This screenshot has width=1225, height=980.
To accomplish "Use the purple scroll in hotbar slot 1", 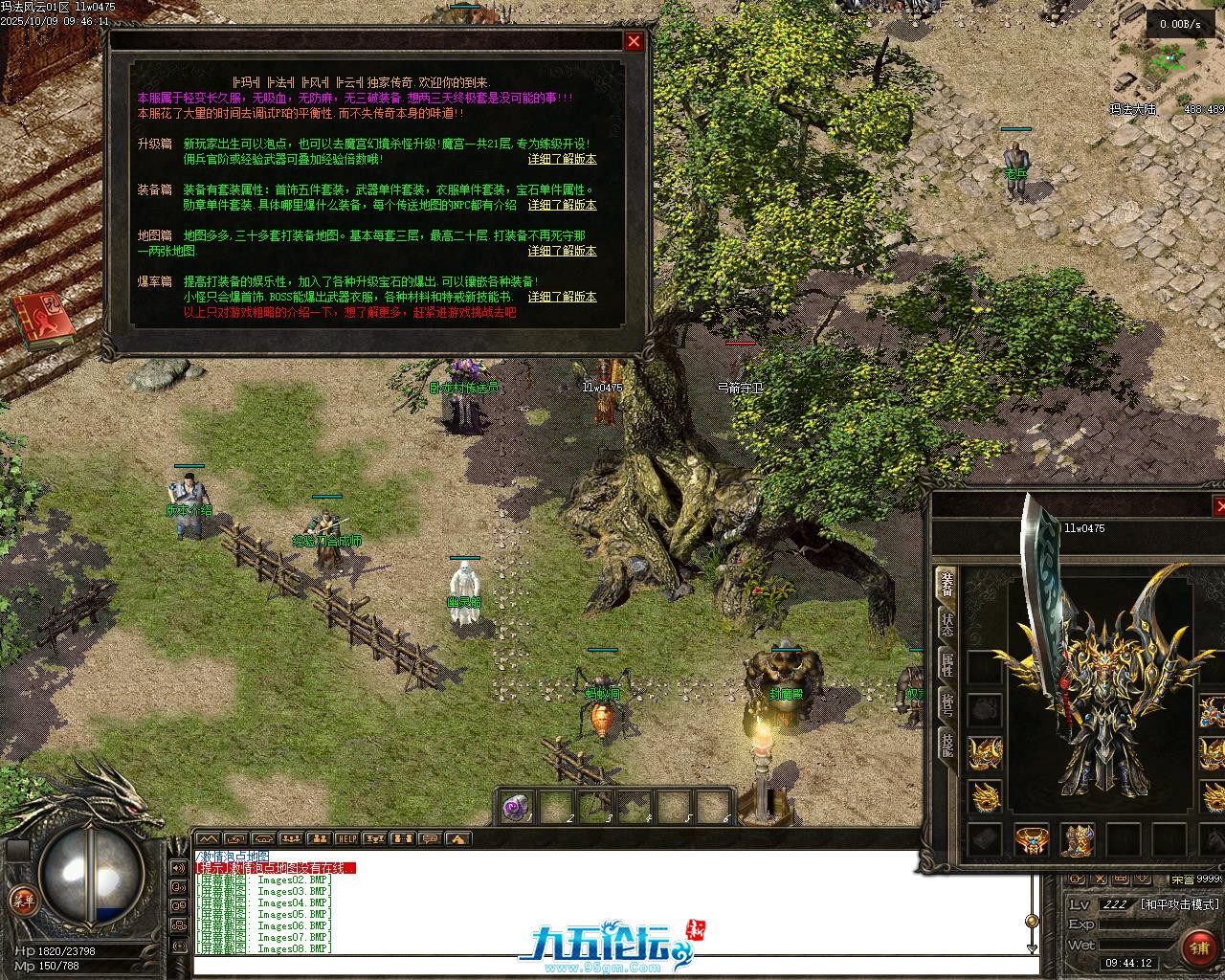I will [515, 807].
